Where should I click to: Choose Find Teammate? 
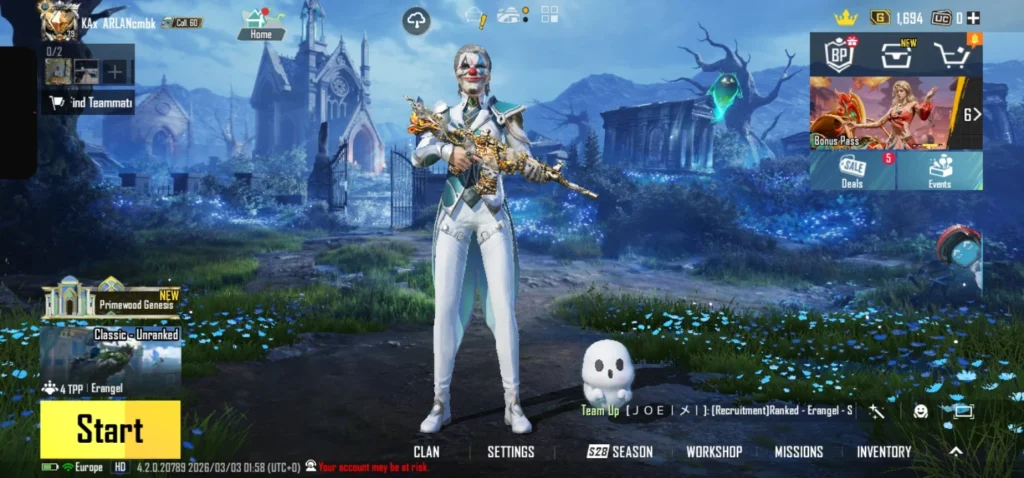88,102
